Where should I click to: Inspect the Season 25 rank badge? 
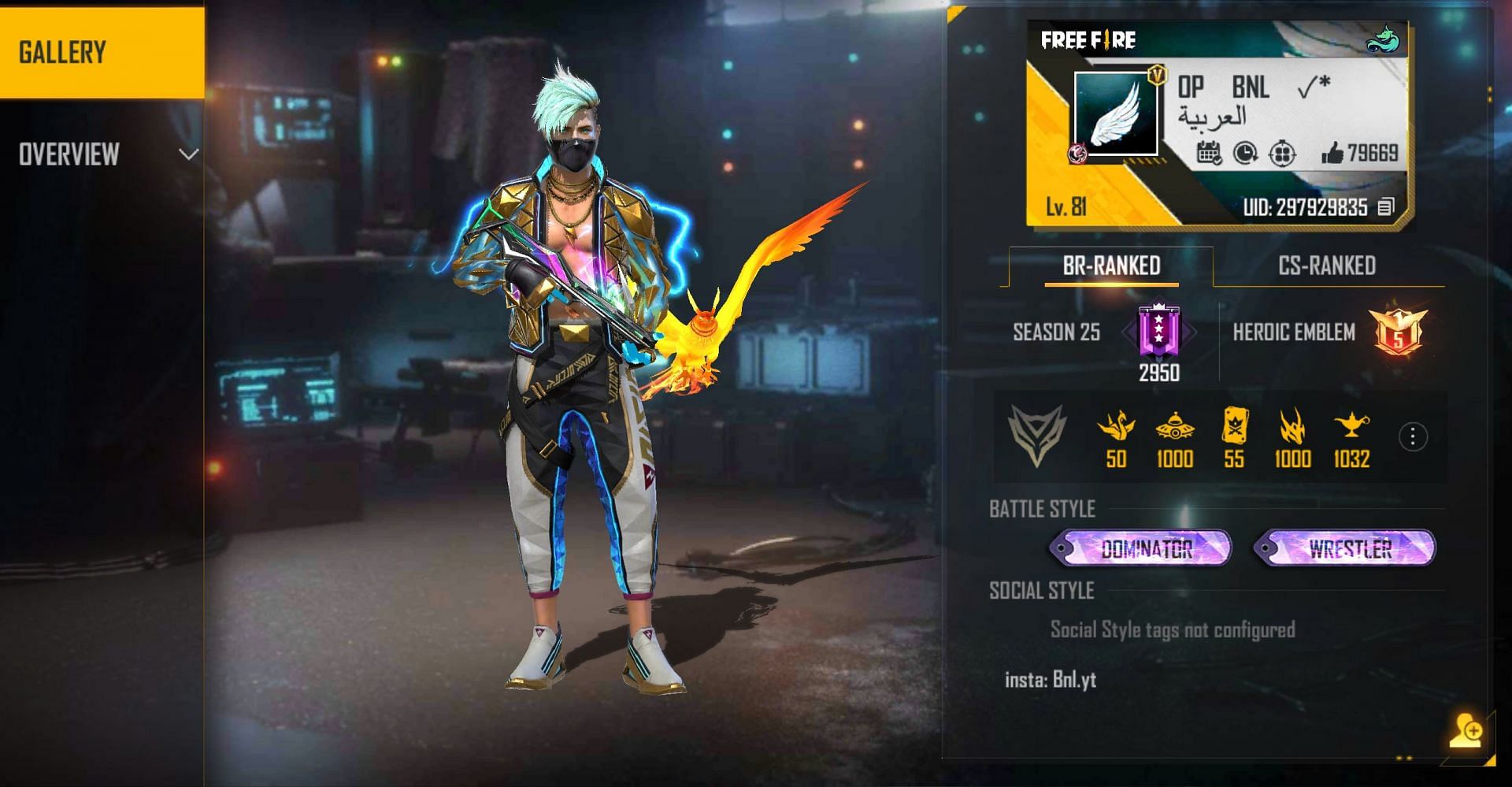pyautogui.click(x=1159, y=332)
